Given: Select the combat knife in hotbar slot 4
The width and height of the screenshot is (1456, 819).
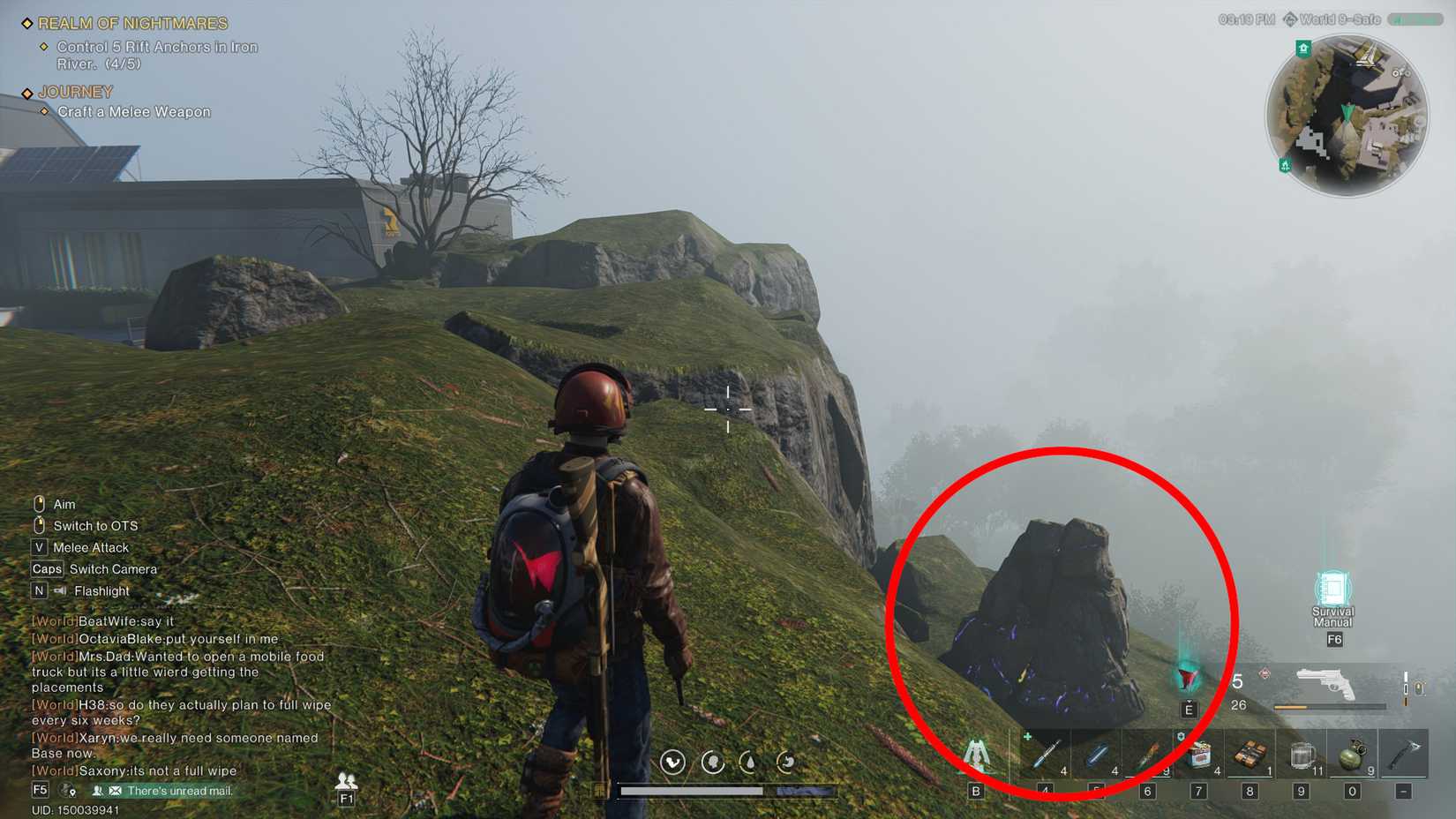Looking at the screenshot, I should [1047, 755].
